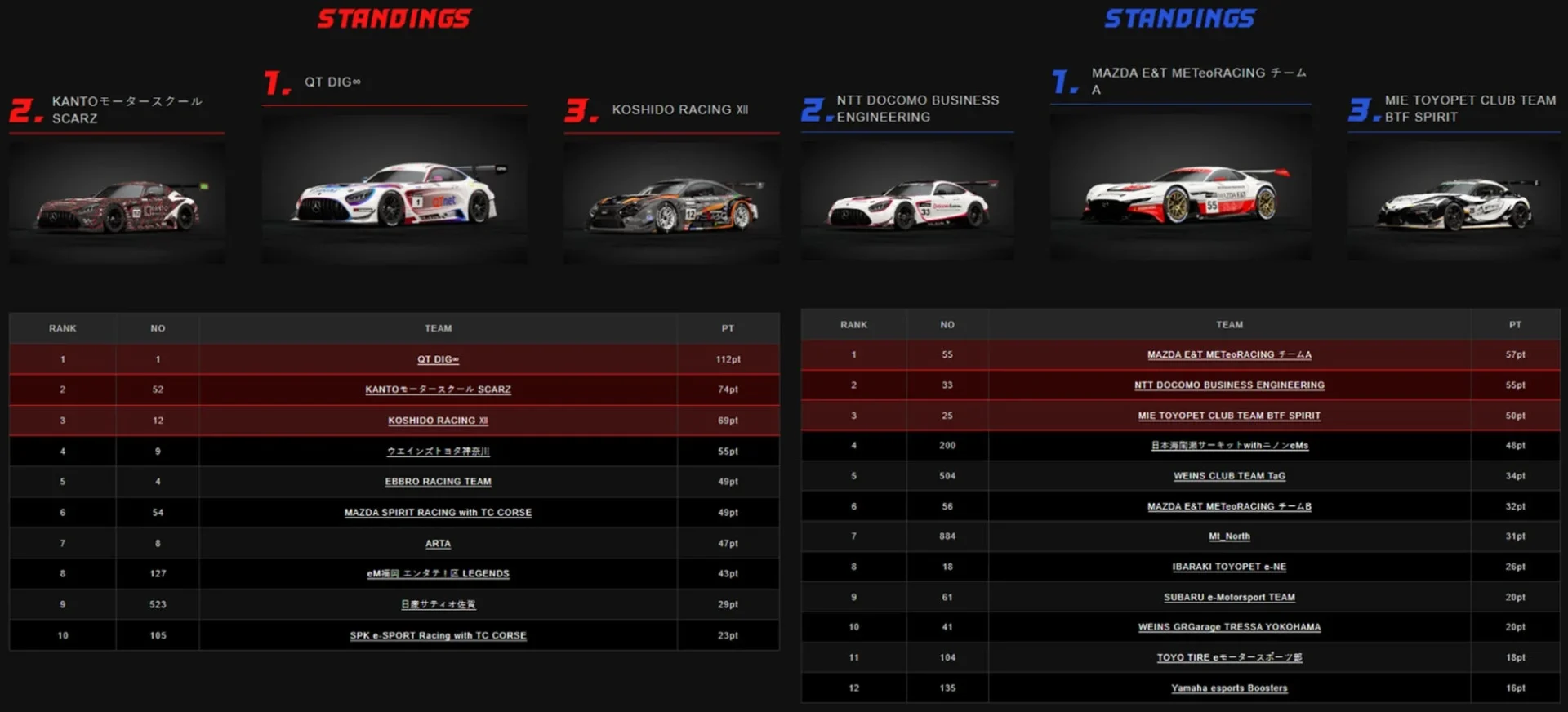Open the IBARAKI TOYOPET e-NE link
This screenshot has height=712, width=1568.
1229,567
